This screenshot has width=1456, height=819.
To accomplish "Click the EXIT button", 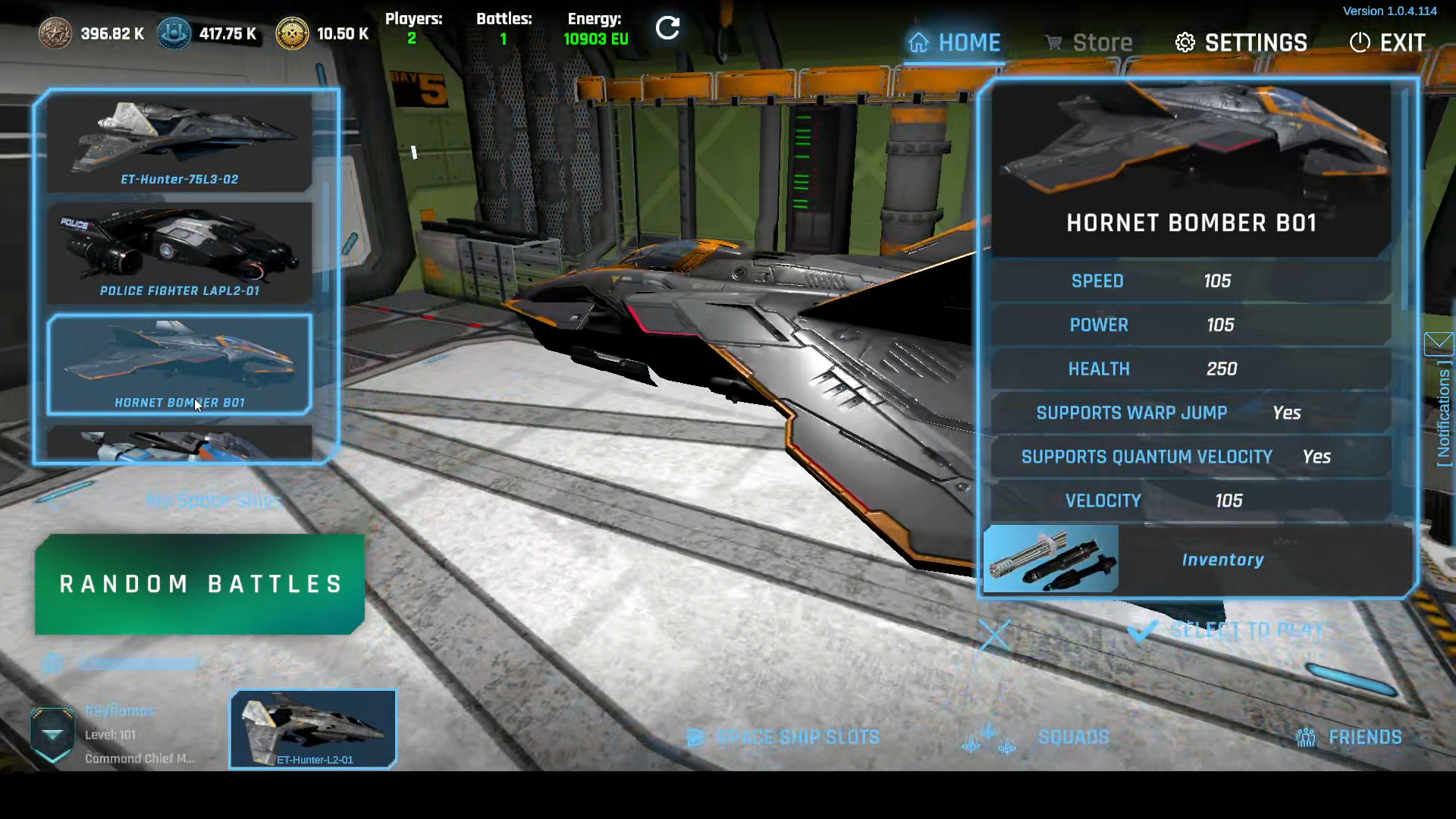I will pos(1387,42).
